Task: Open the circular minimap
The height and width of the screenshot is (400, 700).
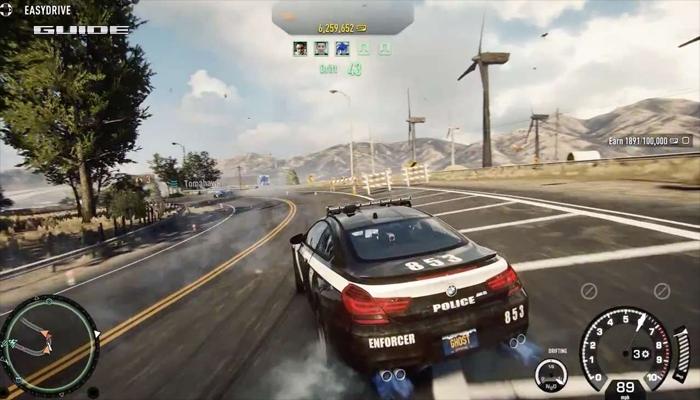Action: point(49,343)
